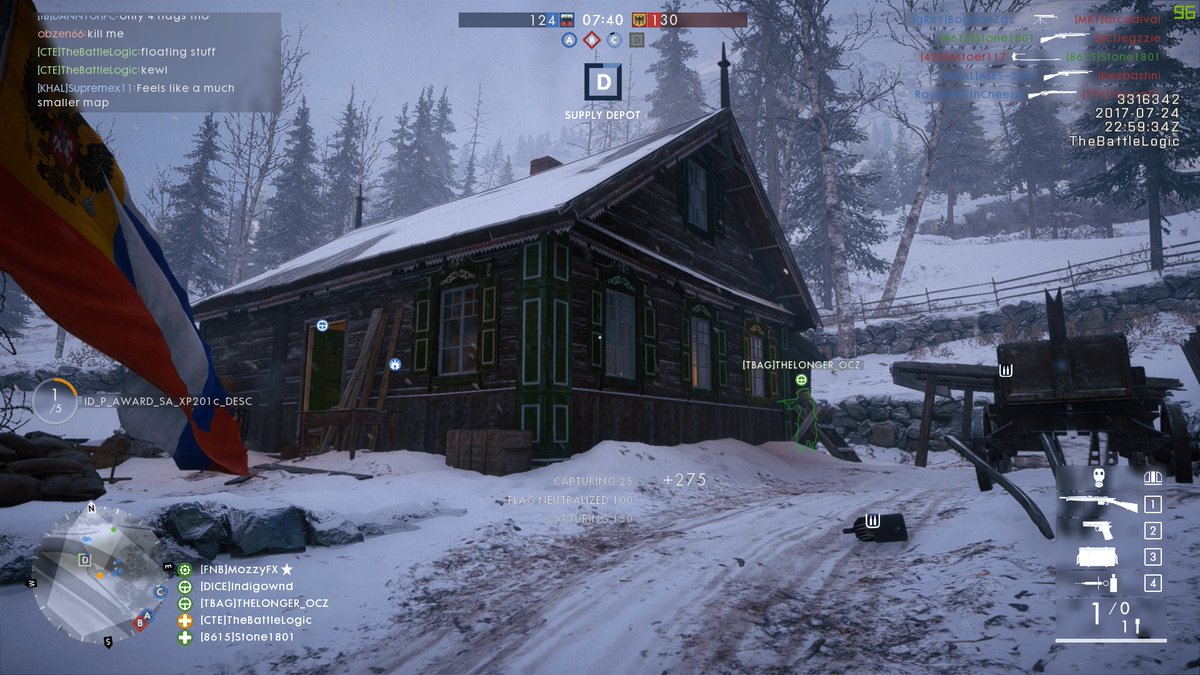Switch to the pistol in slot 2
The height and width of the screenshot is (675, 1200).
[x=1098, y=530]
